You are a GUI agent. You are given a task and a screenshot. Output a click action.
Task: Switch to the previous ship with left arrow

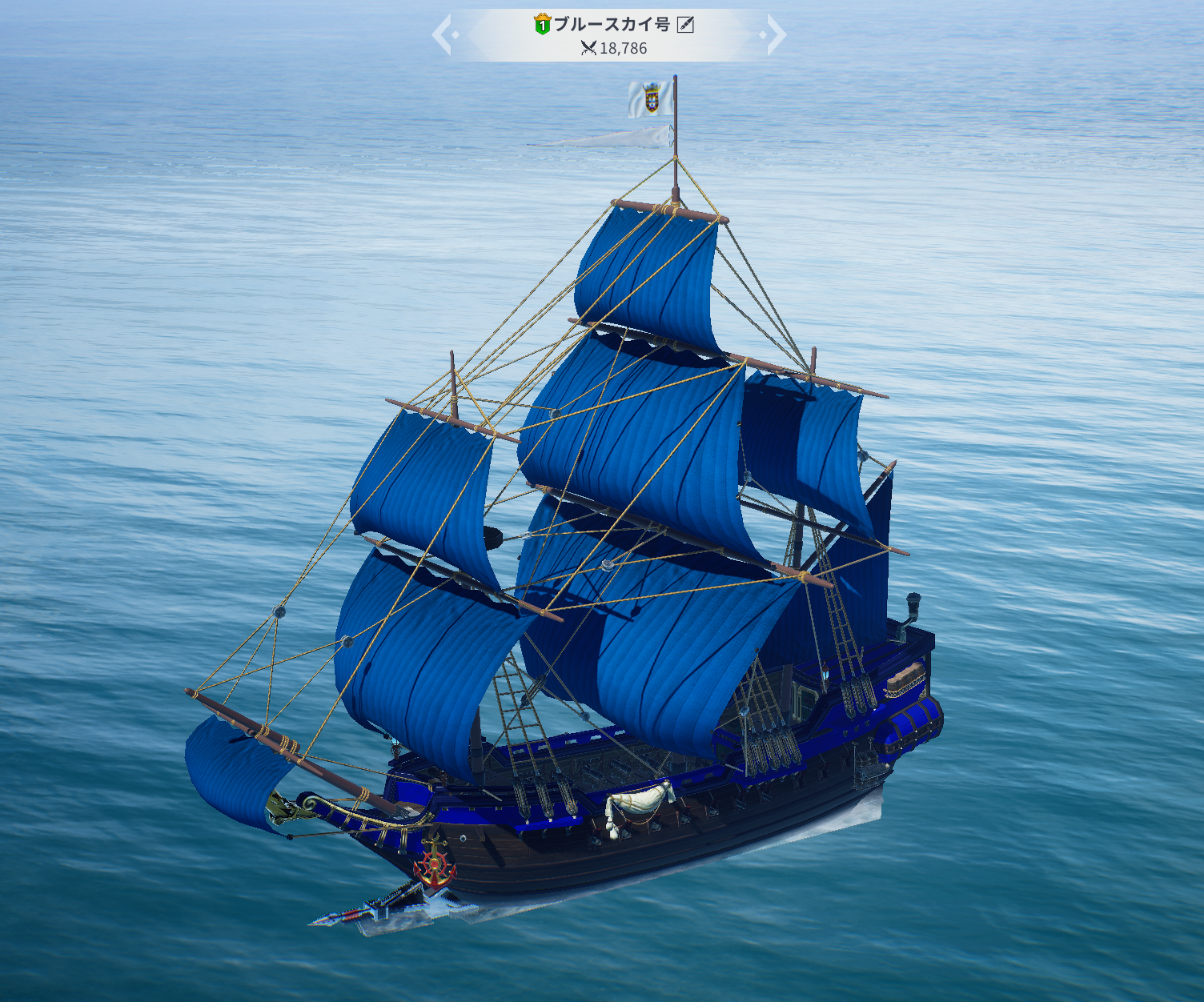coord(443,34)
